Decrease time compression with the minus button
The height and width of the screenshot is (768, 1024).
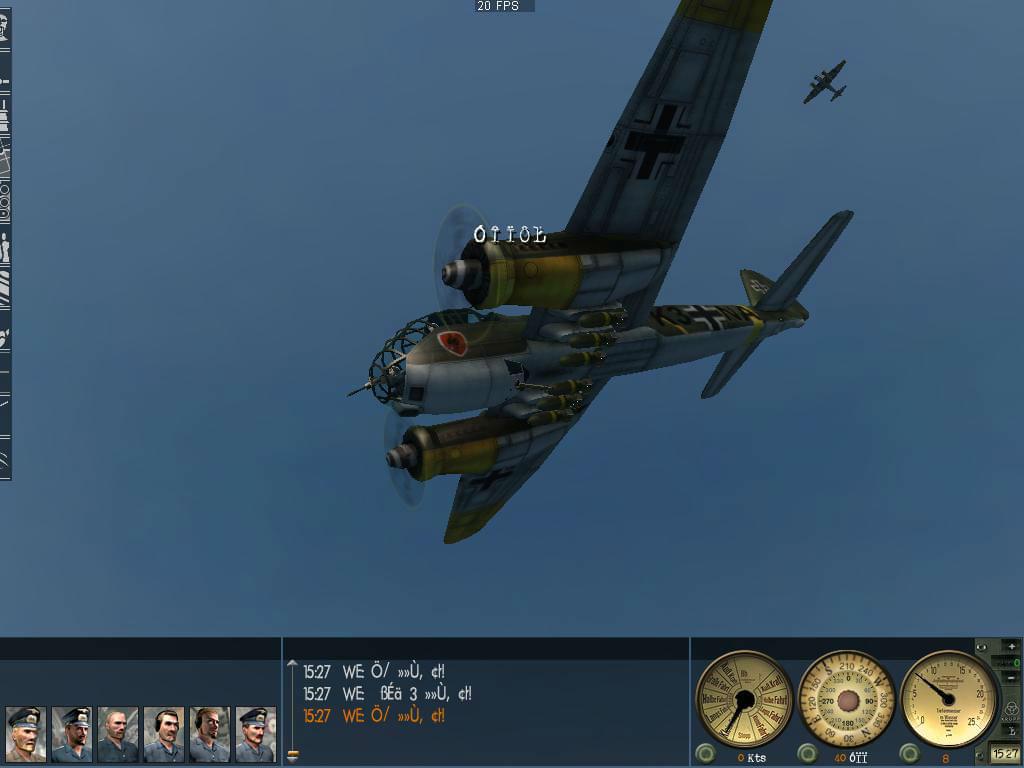(1011, 679)
